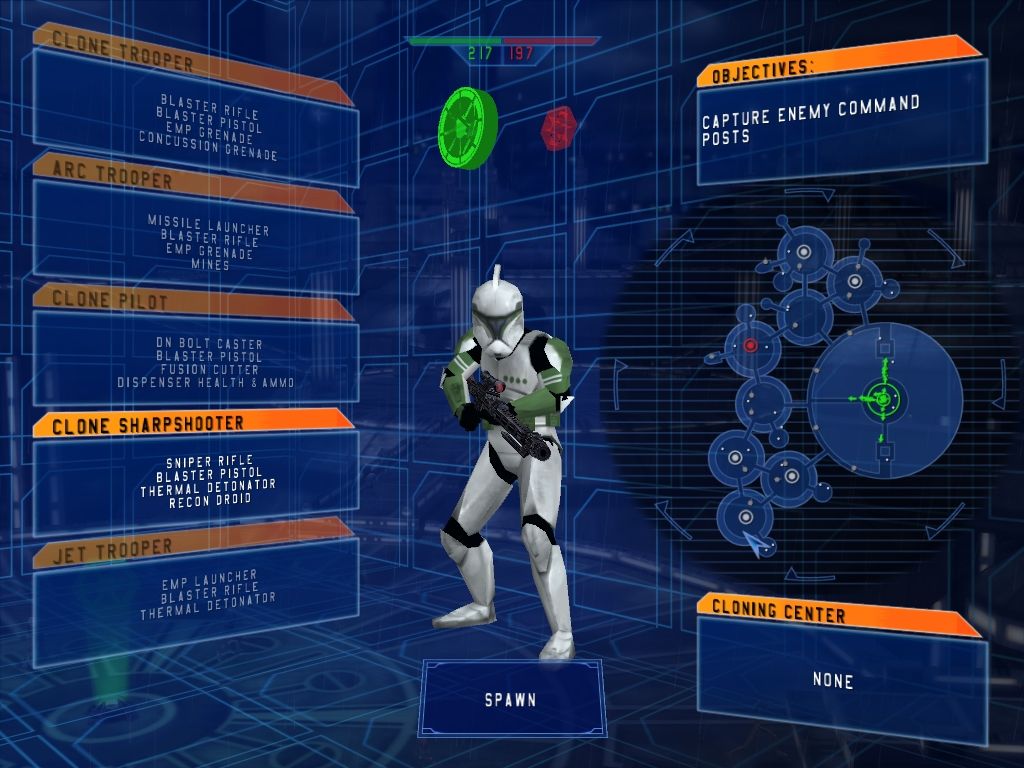Viewport: 1024px width, 768px height.
Task: Open the Objectives panel
Action: (838, 120)
